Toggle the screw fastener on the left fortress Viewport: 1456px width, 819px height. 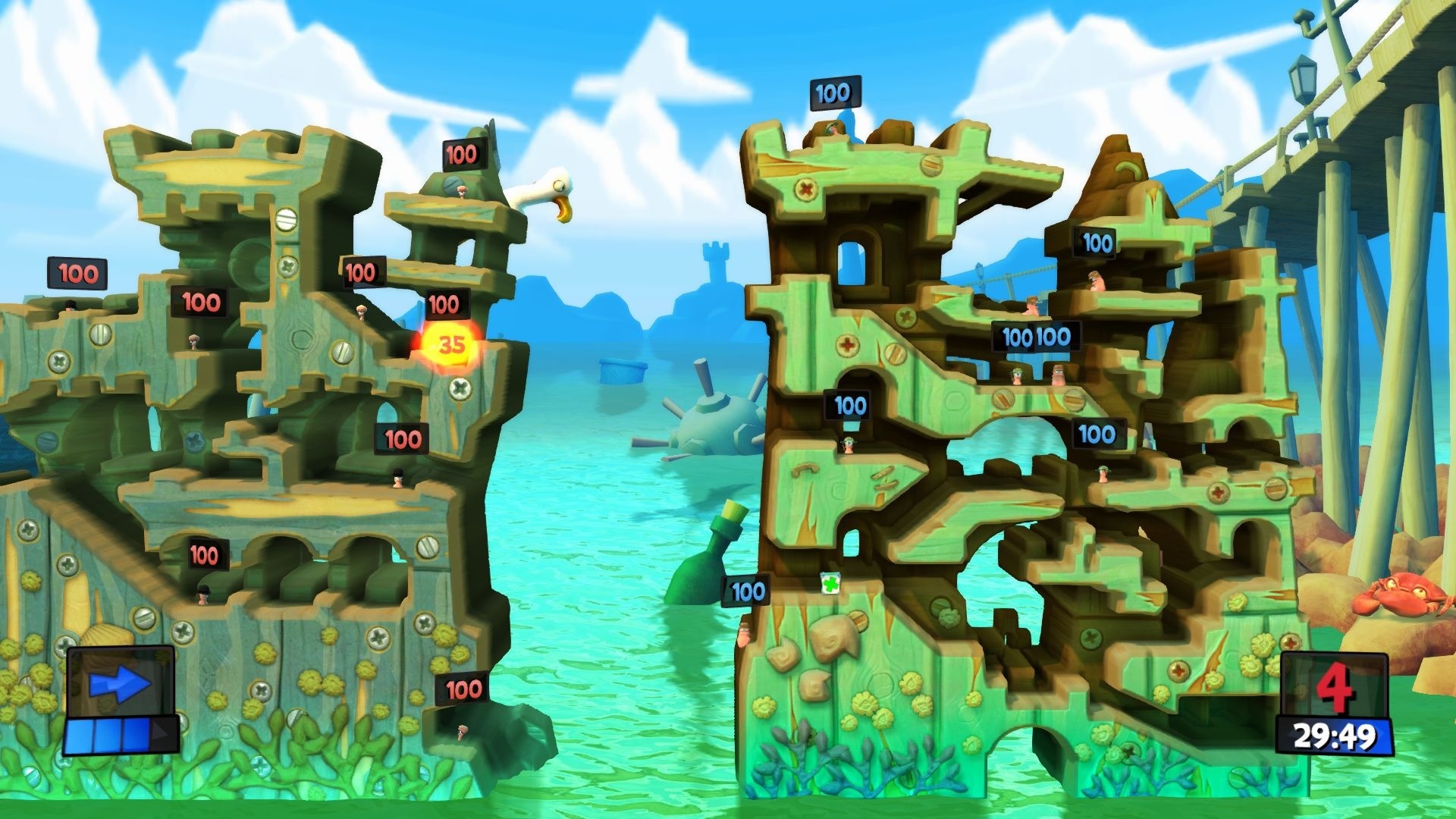coord(285,220)
